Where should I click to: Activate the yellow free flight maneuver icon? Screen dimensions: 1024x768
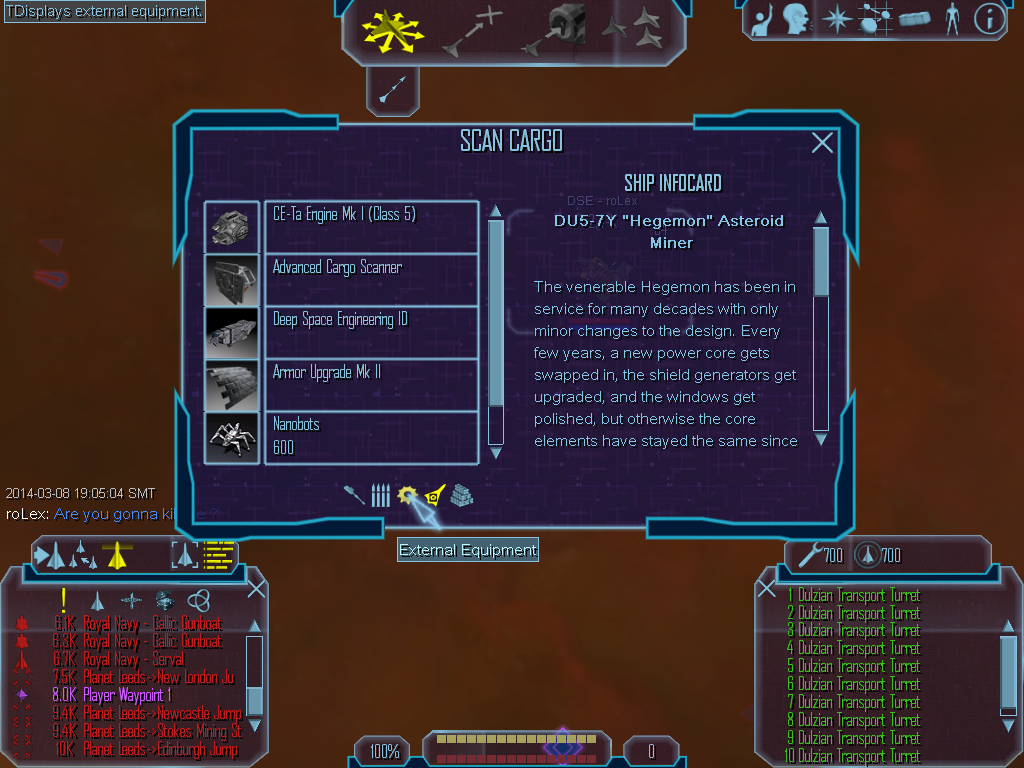(393, 30)
